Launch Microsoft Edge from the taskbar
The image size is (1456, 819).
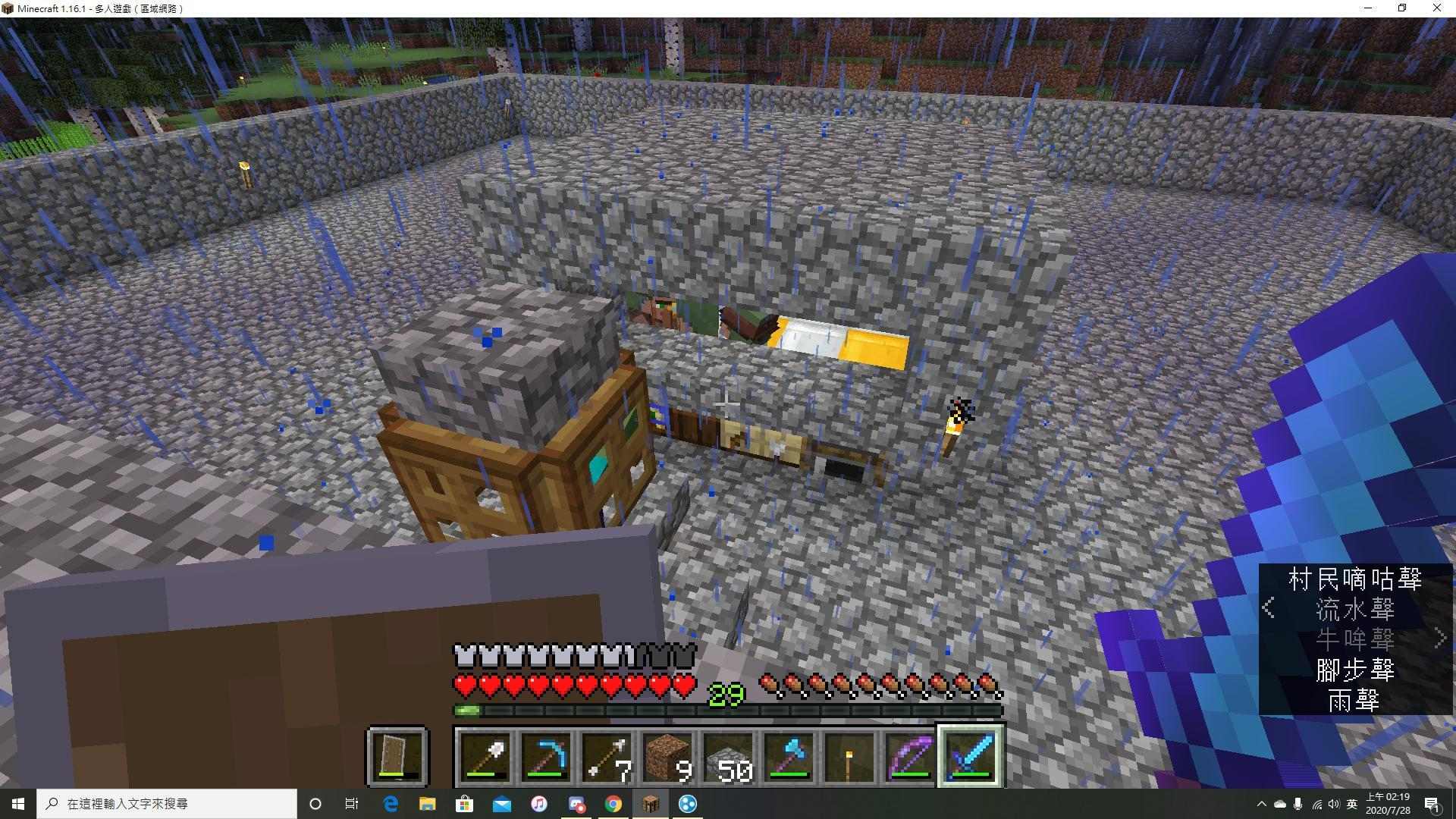click(391, 804)
